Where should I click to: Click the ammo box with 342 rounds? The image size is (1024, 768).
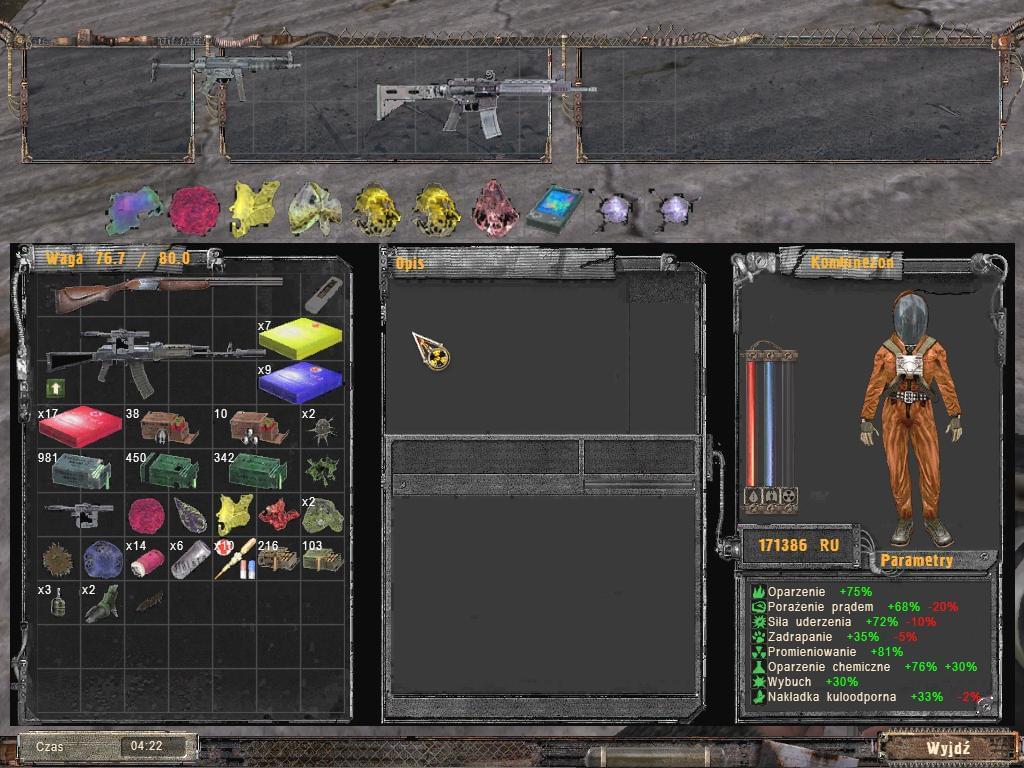pos(258,469)
